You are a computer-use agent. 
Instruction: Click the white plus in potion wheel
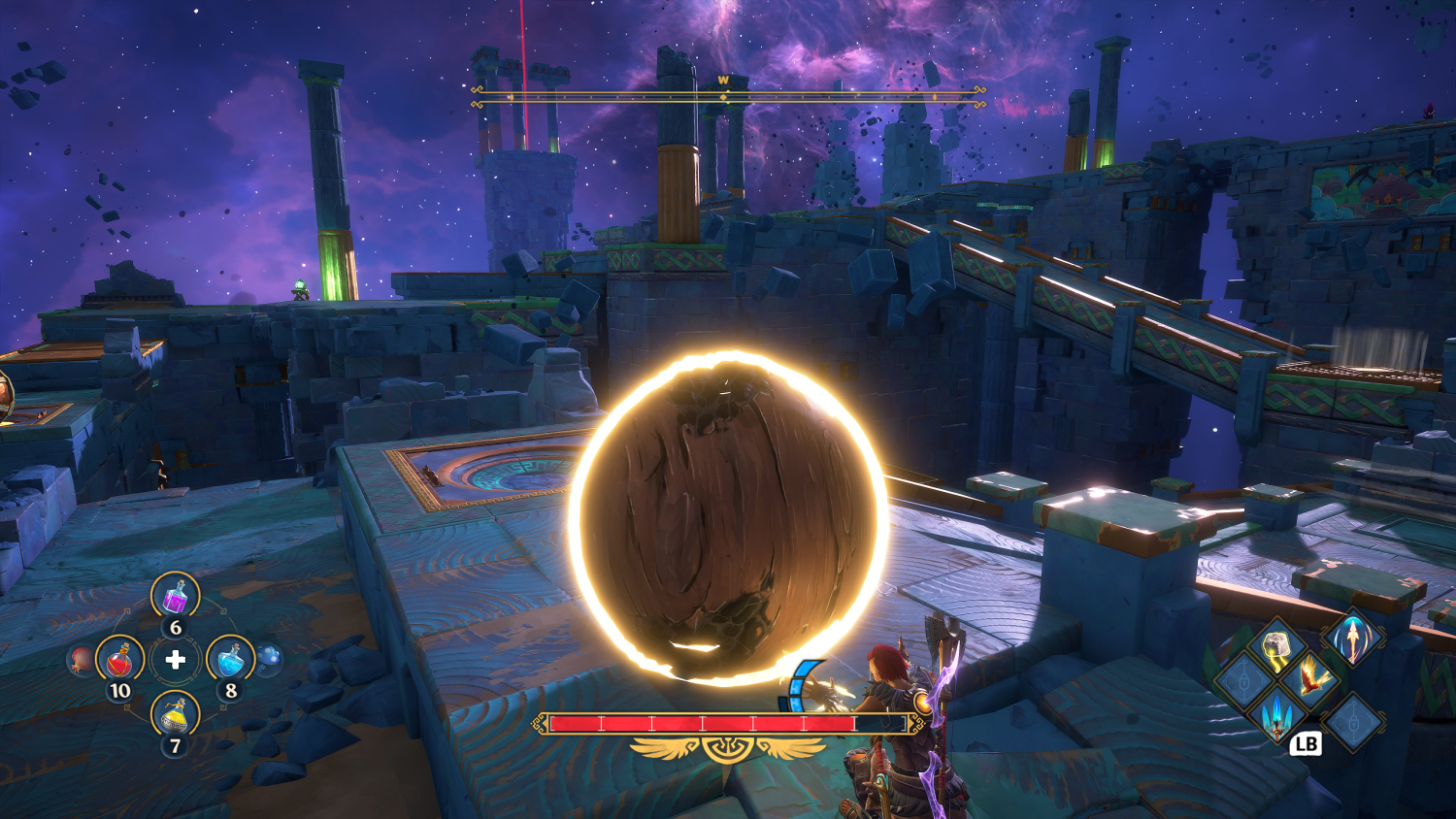tap(176, 660)
